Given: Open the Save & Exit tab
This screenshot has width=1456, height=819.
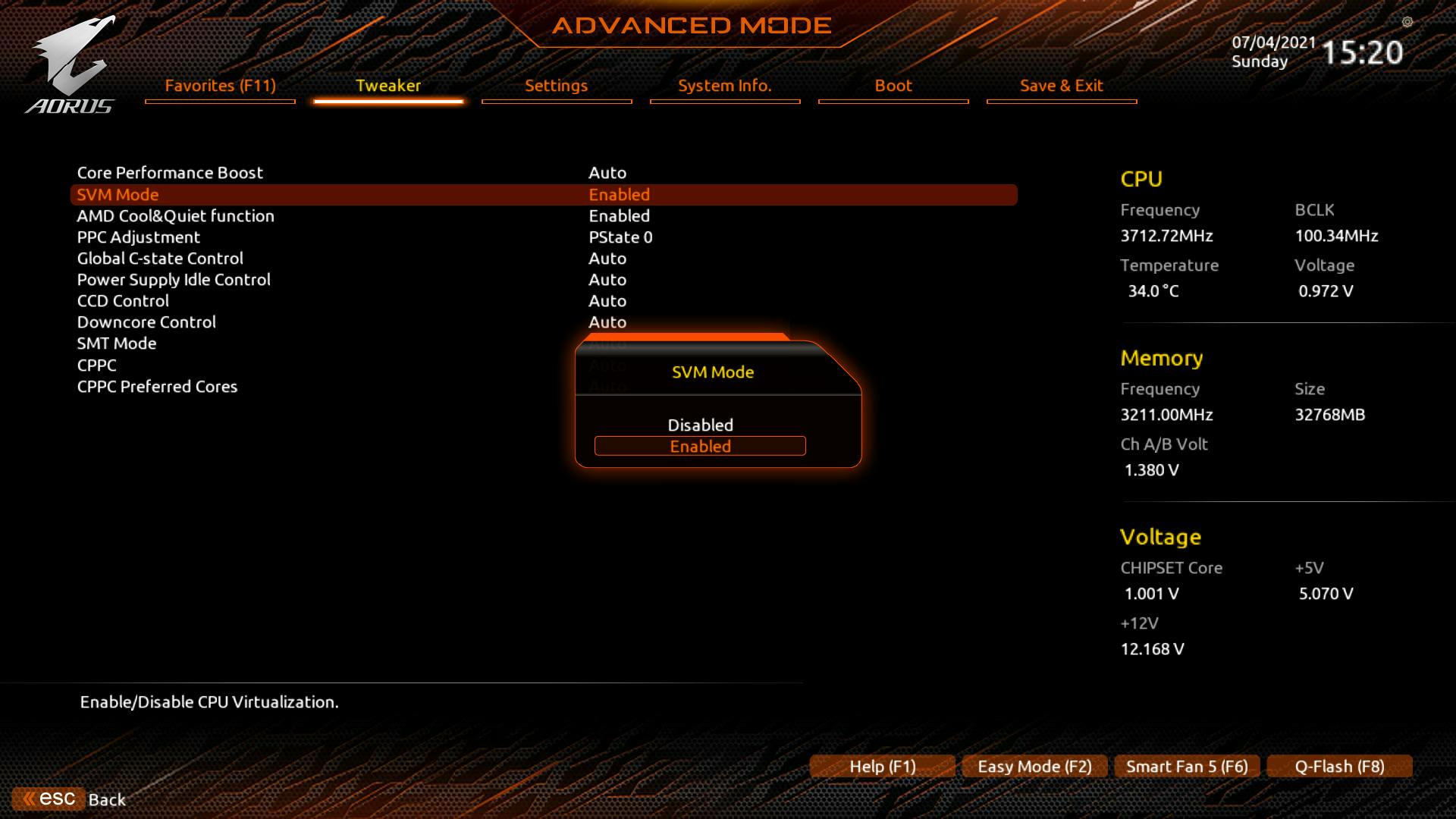Looking at the screenshot, I should tap(1062, 86).
